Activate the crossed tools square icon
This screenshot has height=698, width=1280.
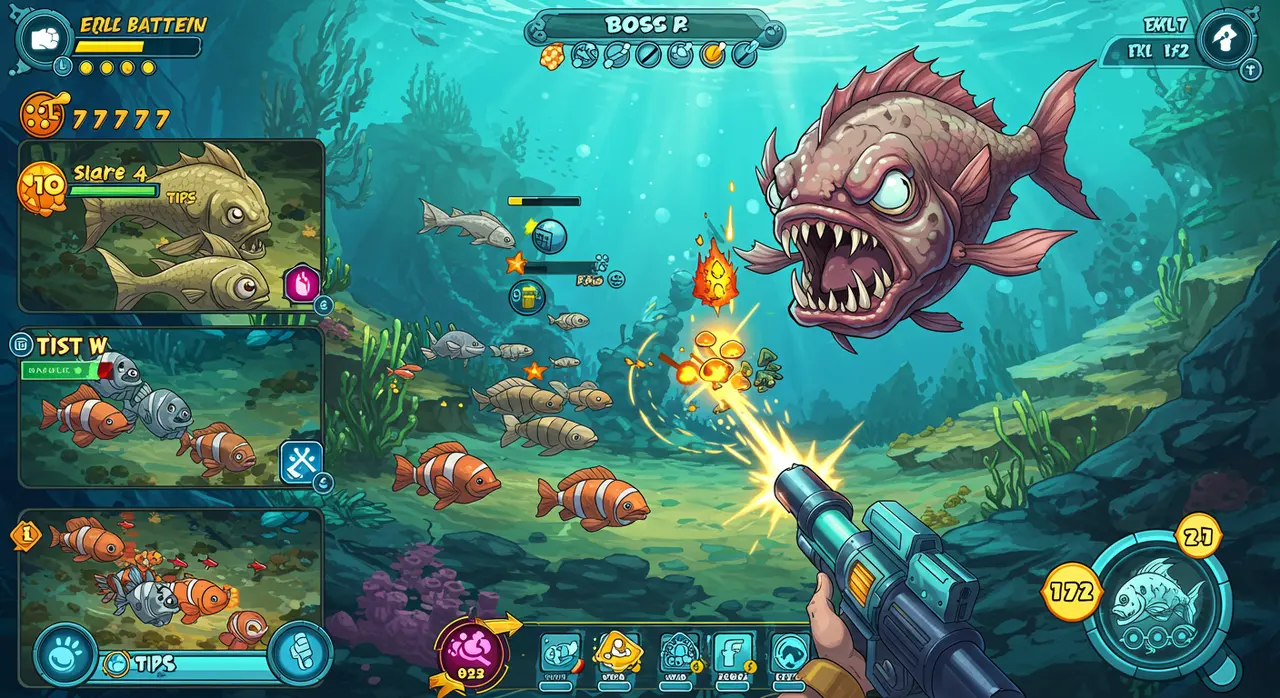click(301, 462)
